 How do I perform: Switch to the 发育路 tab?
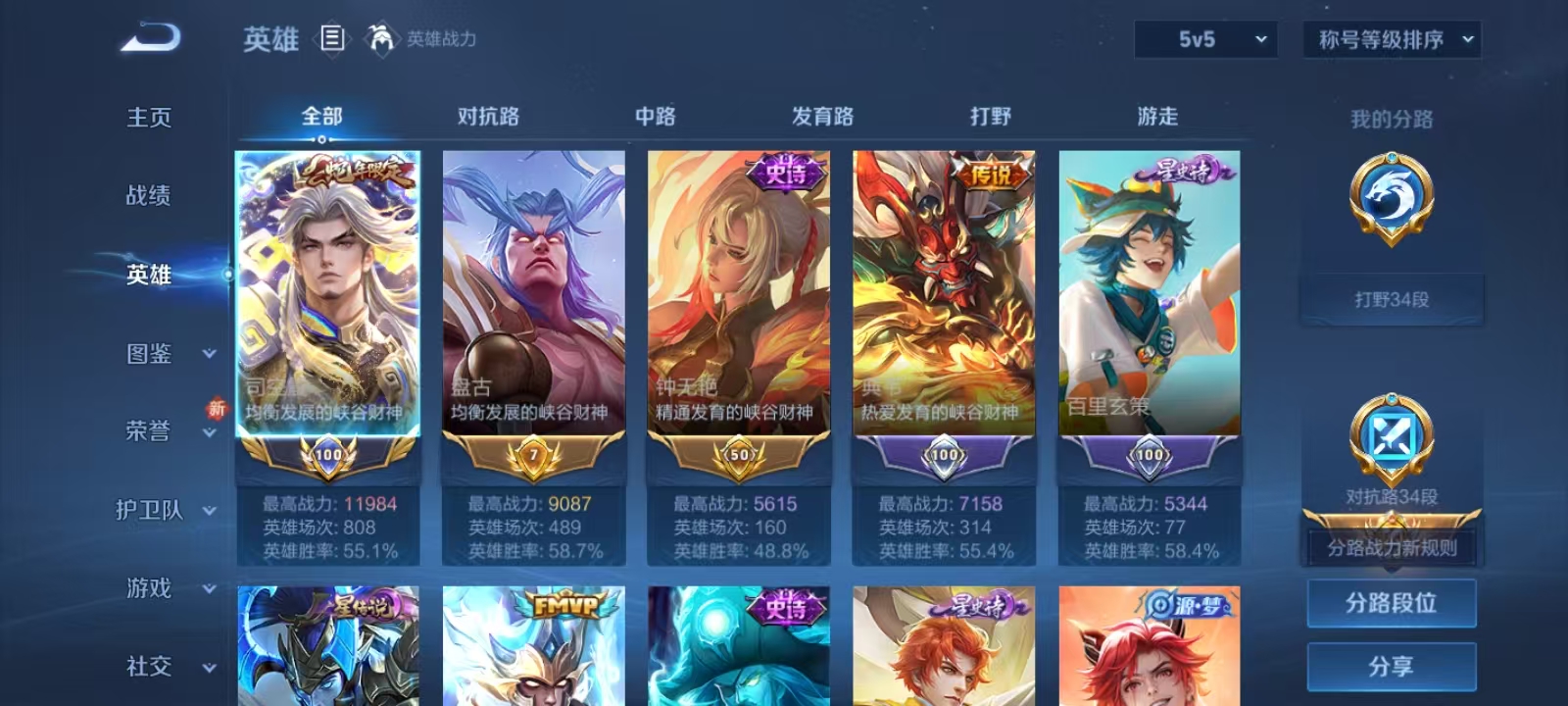(x=821, y=116)
